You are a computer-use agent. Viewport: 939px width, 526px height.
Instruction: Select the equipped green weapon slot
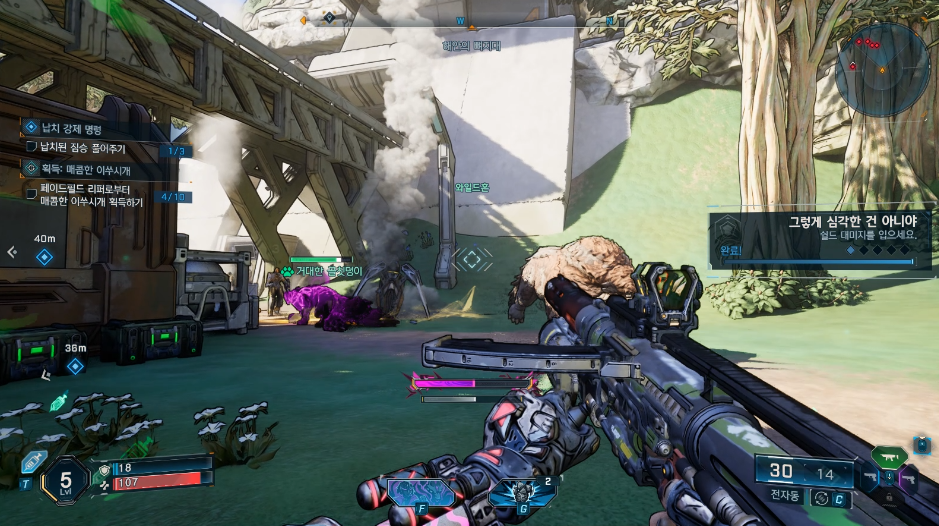click(x=889, y=457)
